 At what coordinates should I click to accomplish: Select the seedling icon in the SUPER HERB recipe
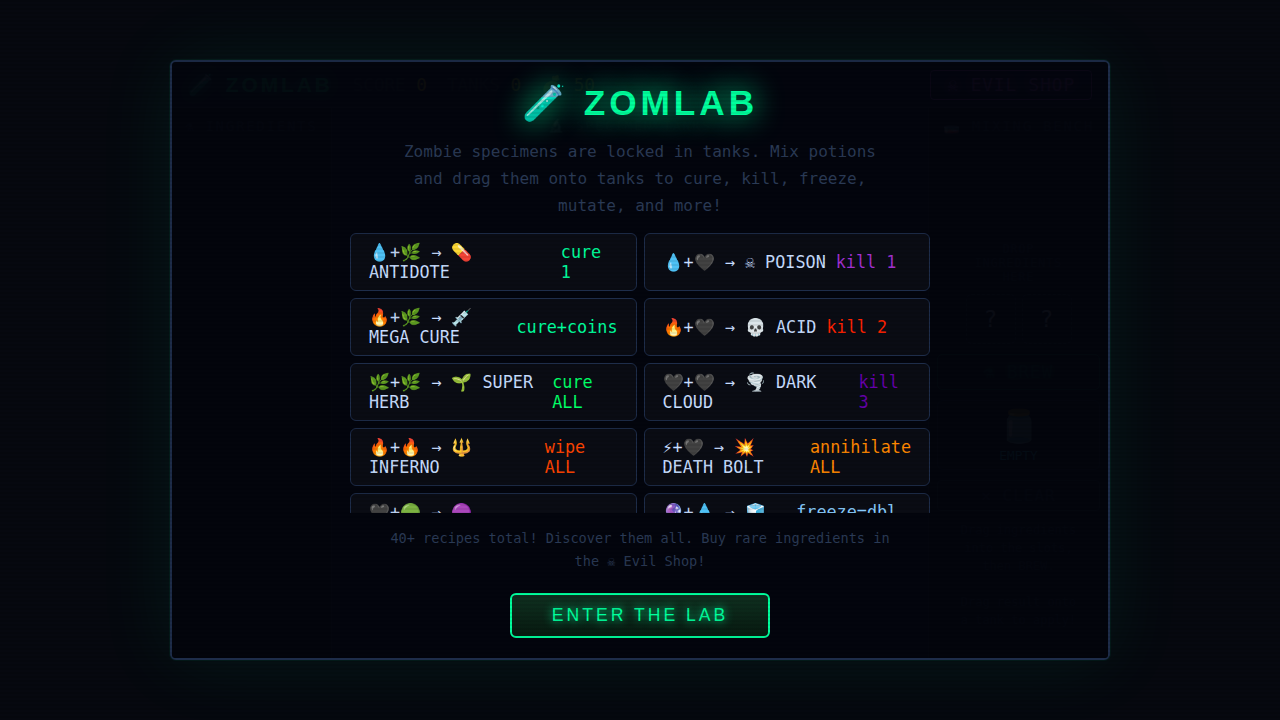[459, 383]
